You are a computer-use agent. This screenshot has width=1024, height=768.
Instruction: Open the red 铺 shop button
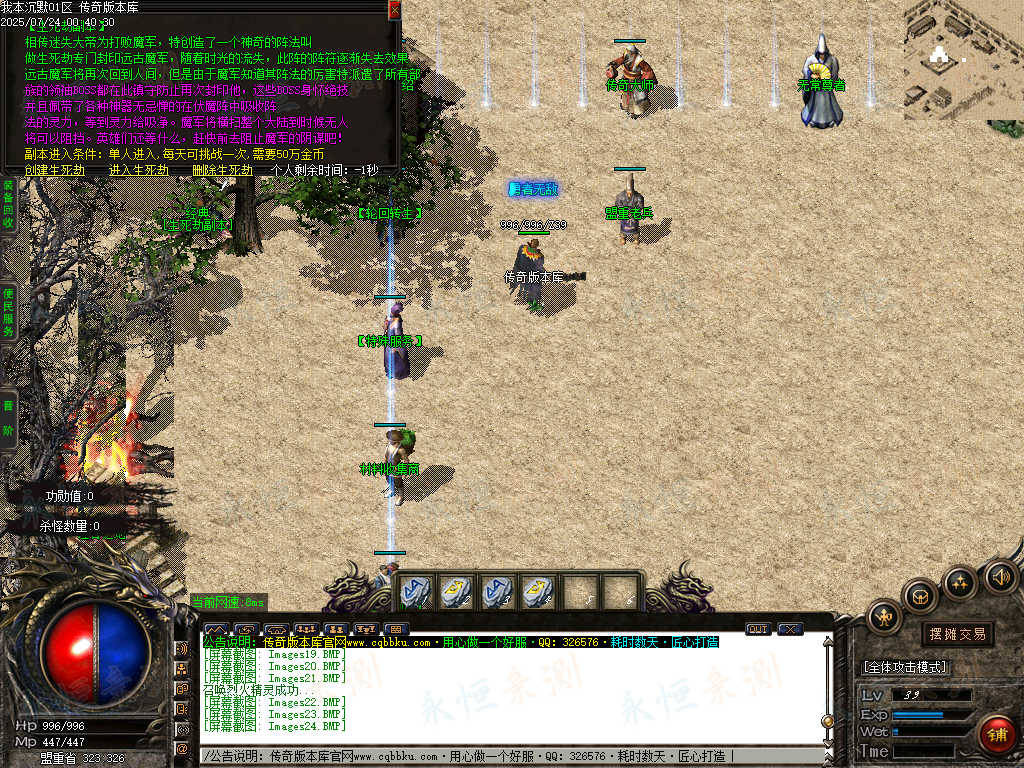(x=995, y=733)
